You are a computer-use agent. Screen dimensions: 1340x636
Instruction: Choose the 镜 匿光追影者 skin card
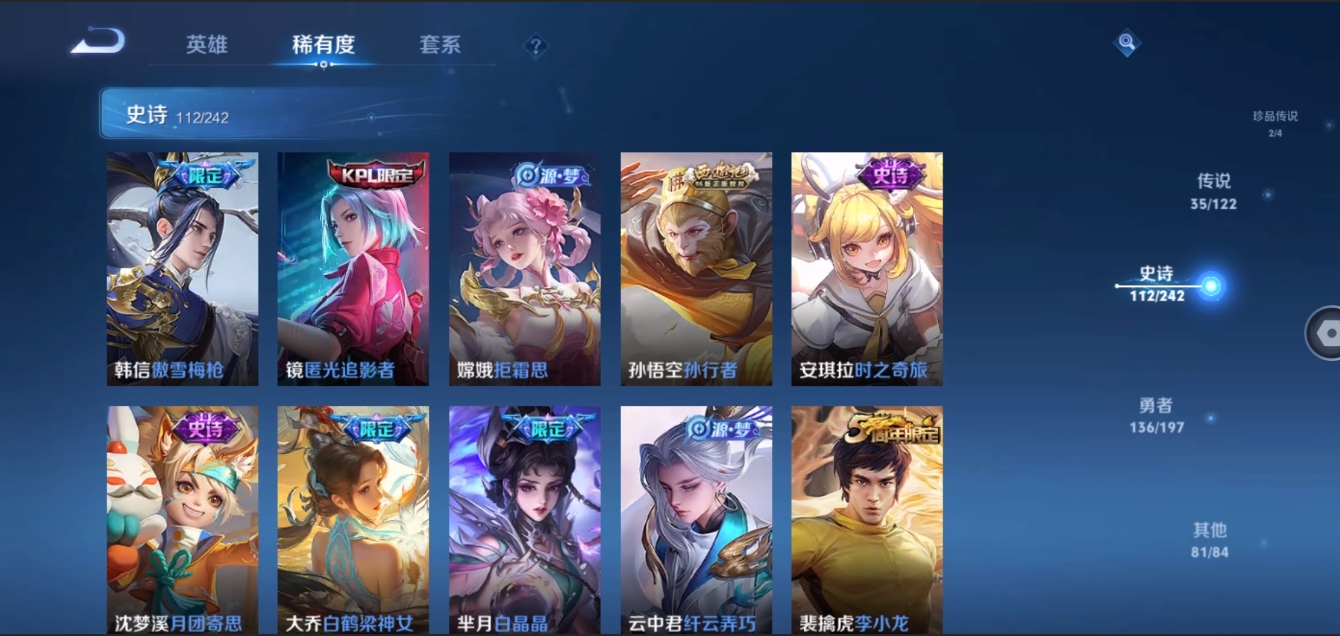point(353,269)
